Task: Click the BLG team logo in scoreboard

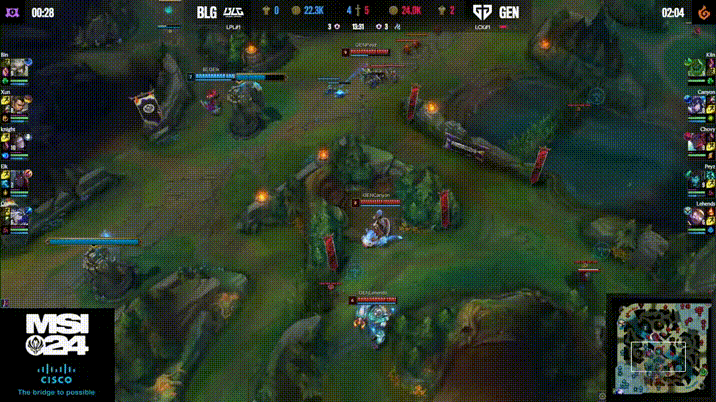Action: [234, 12]
